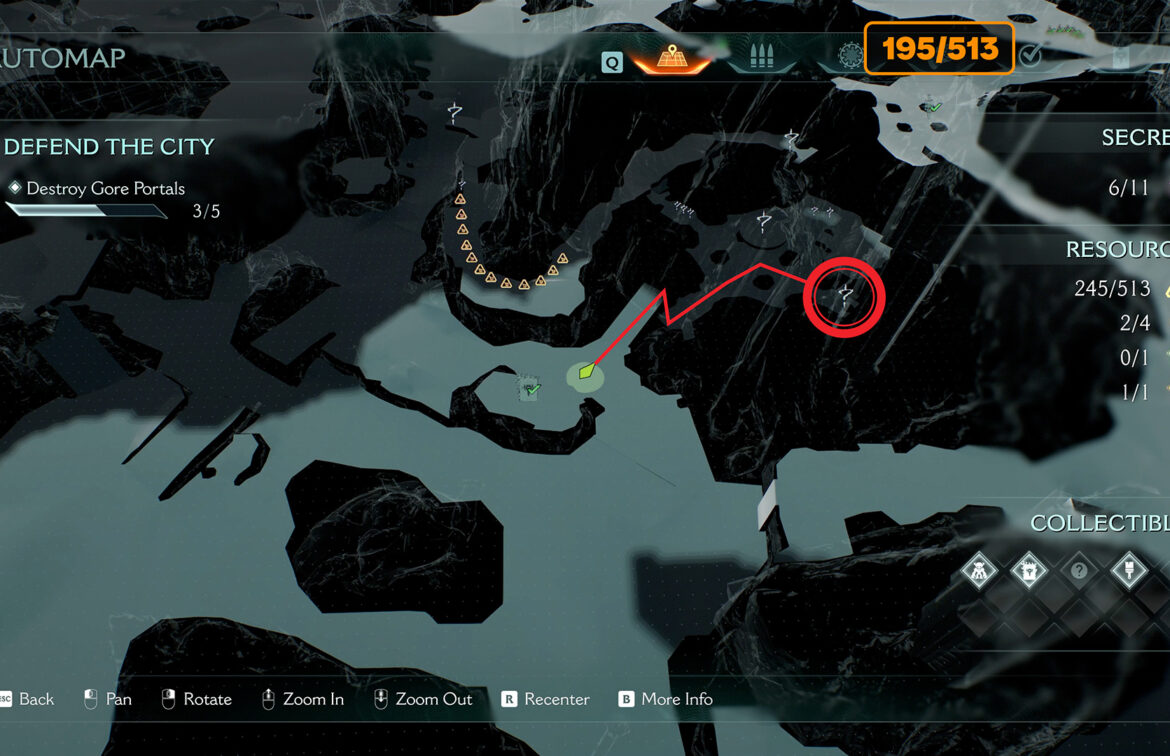Pick the question mark marker inside the ring
Screen dimensions: 1170x756
[765, 222]
